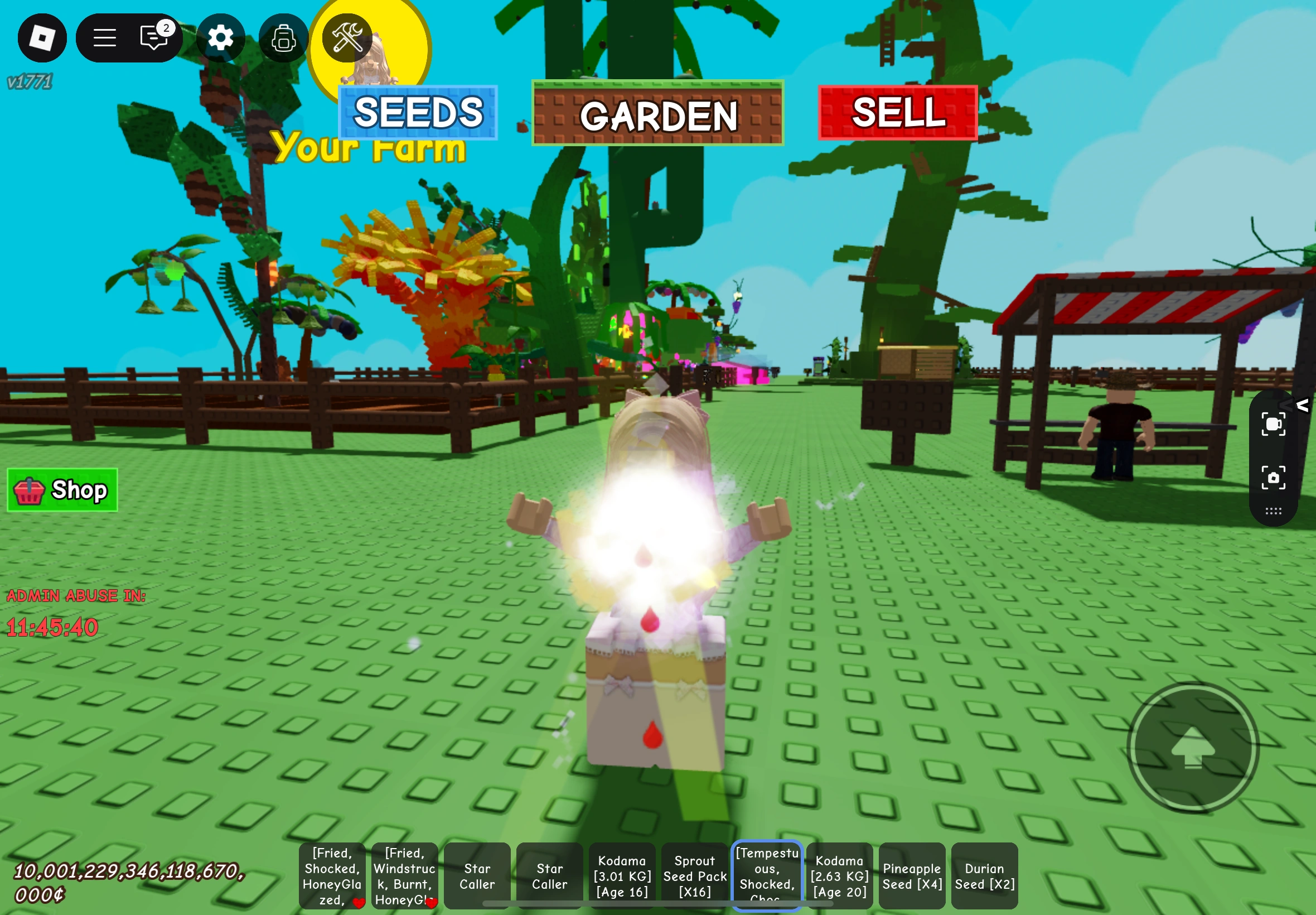Screen dimensions: 1316x915
Task: Open the emotes grid icon
Action: [1275, 512]
